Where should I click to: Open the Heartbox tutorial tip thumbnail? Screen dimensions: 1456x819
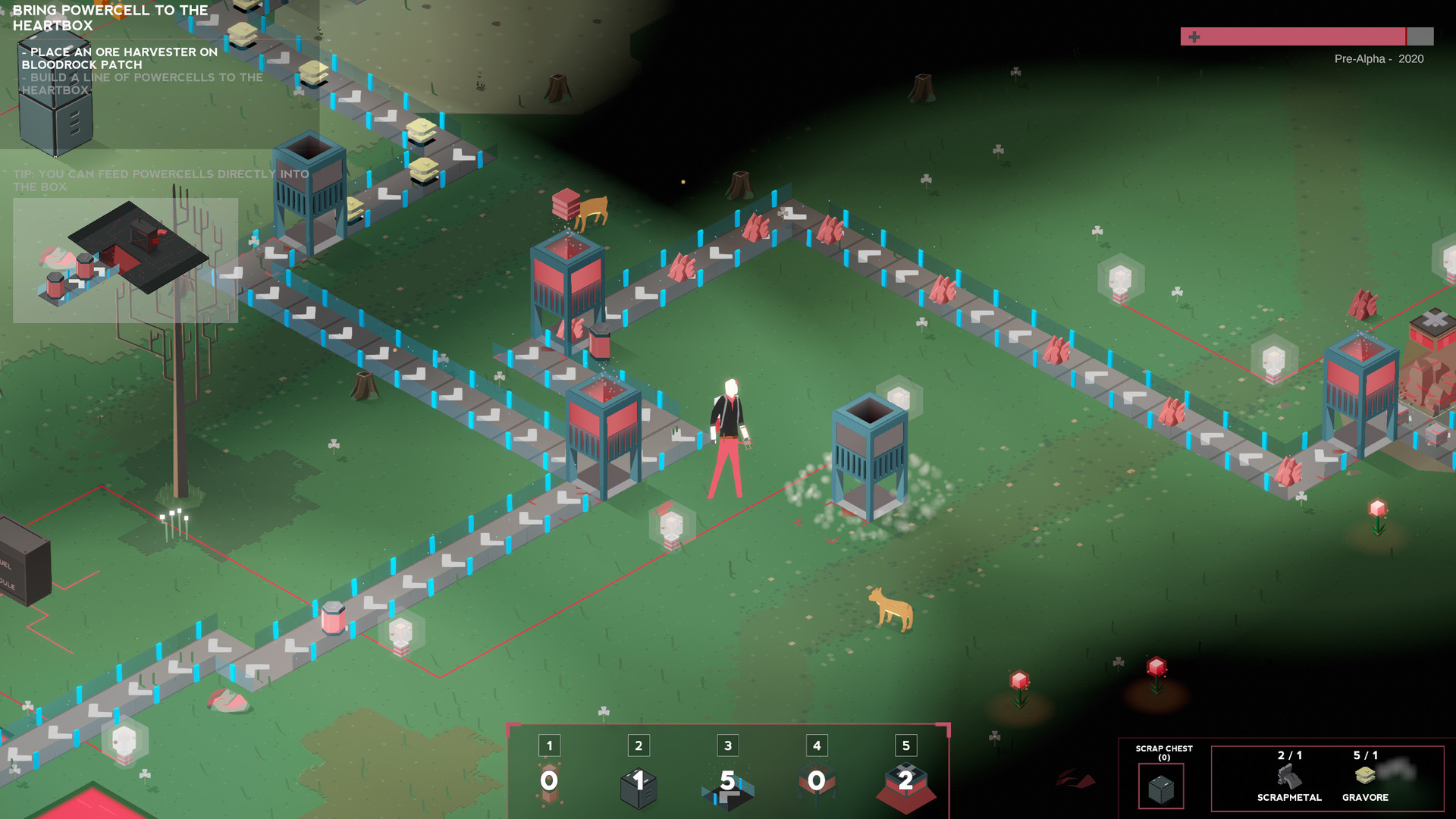[125, 260]
